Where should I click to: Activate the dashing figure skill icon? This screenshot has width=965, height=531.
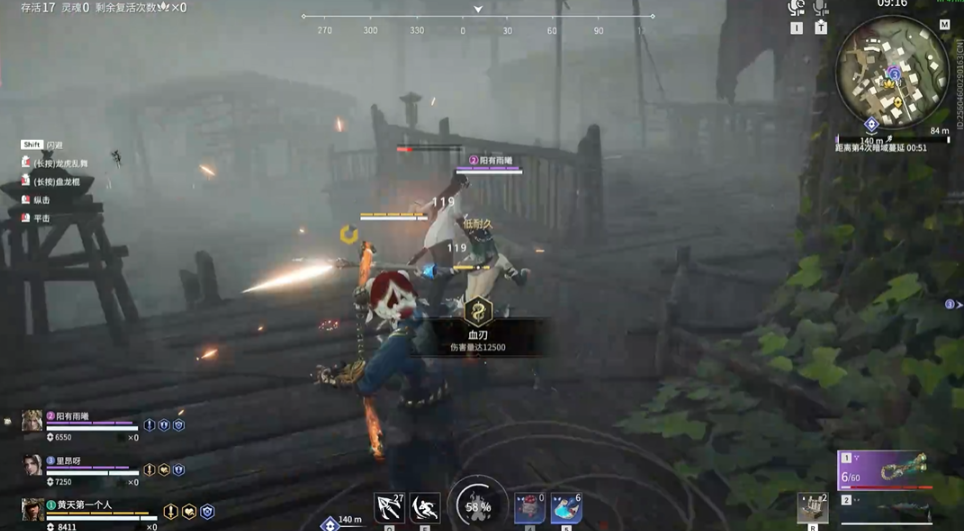click(424, 507)
